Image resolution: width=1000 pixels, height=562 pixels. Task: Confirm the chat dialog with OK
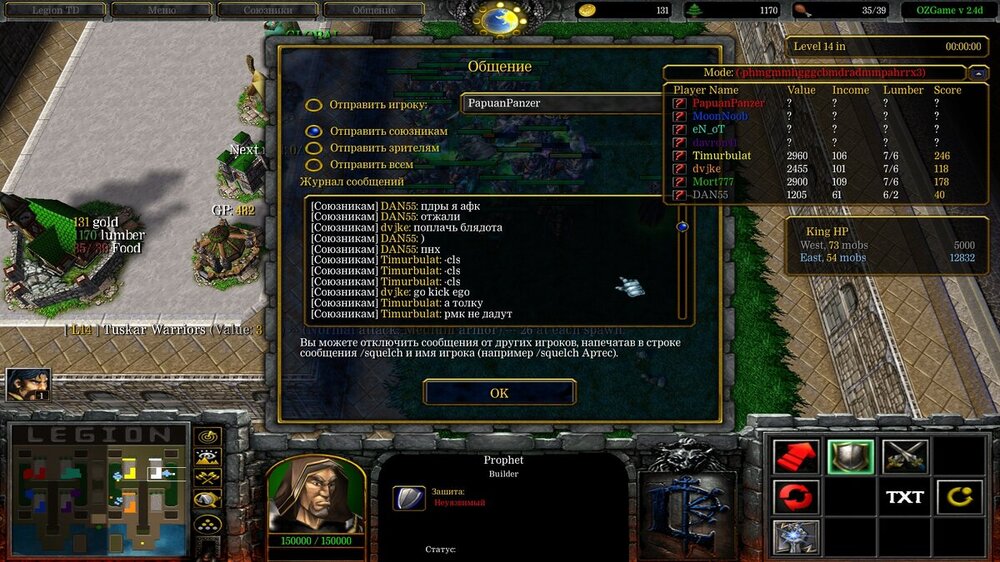tap(499, 393)
